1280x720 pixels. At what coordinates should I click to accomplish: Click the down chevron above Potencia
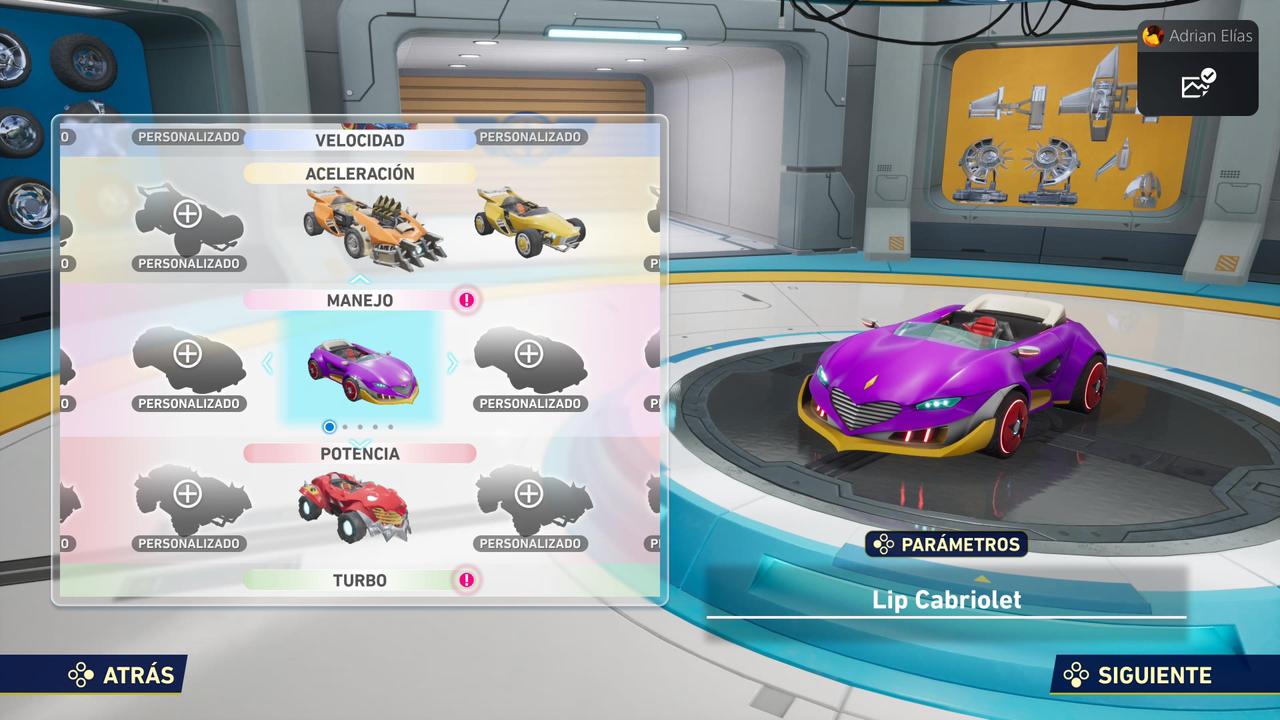tap(360, 441)
